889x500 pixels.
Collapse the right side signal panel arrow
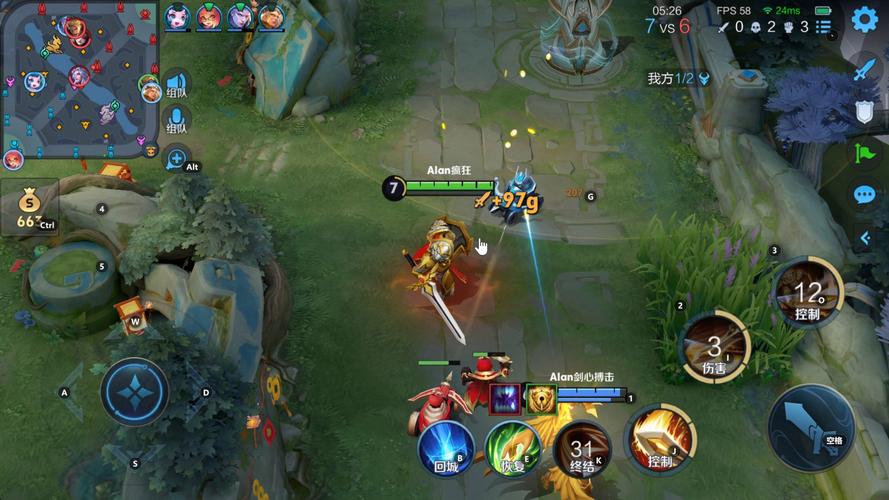866,238
